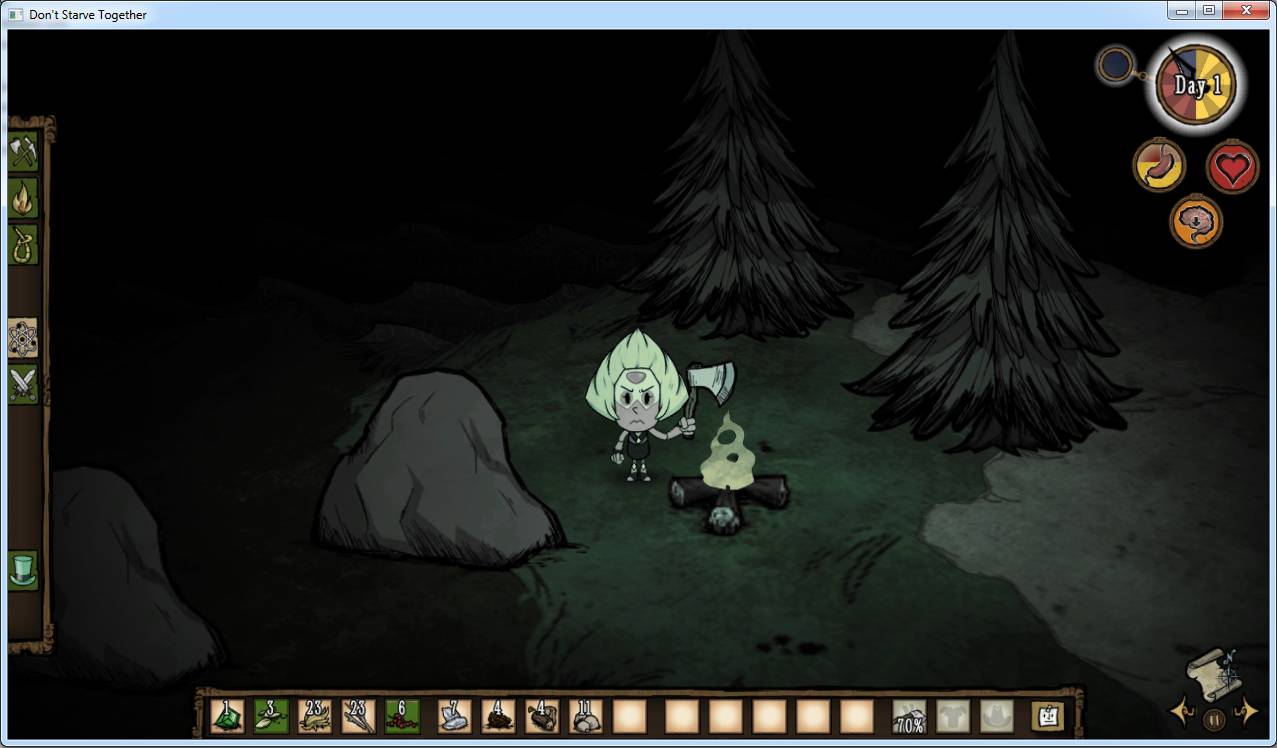
Task: Pause the game with the pause button
Action: [1214, 718]
